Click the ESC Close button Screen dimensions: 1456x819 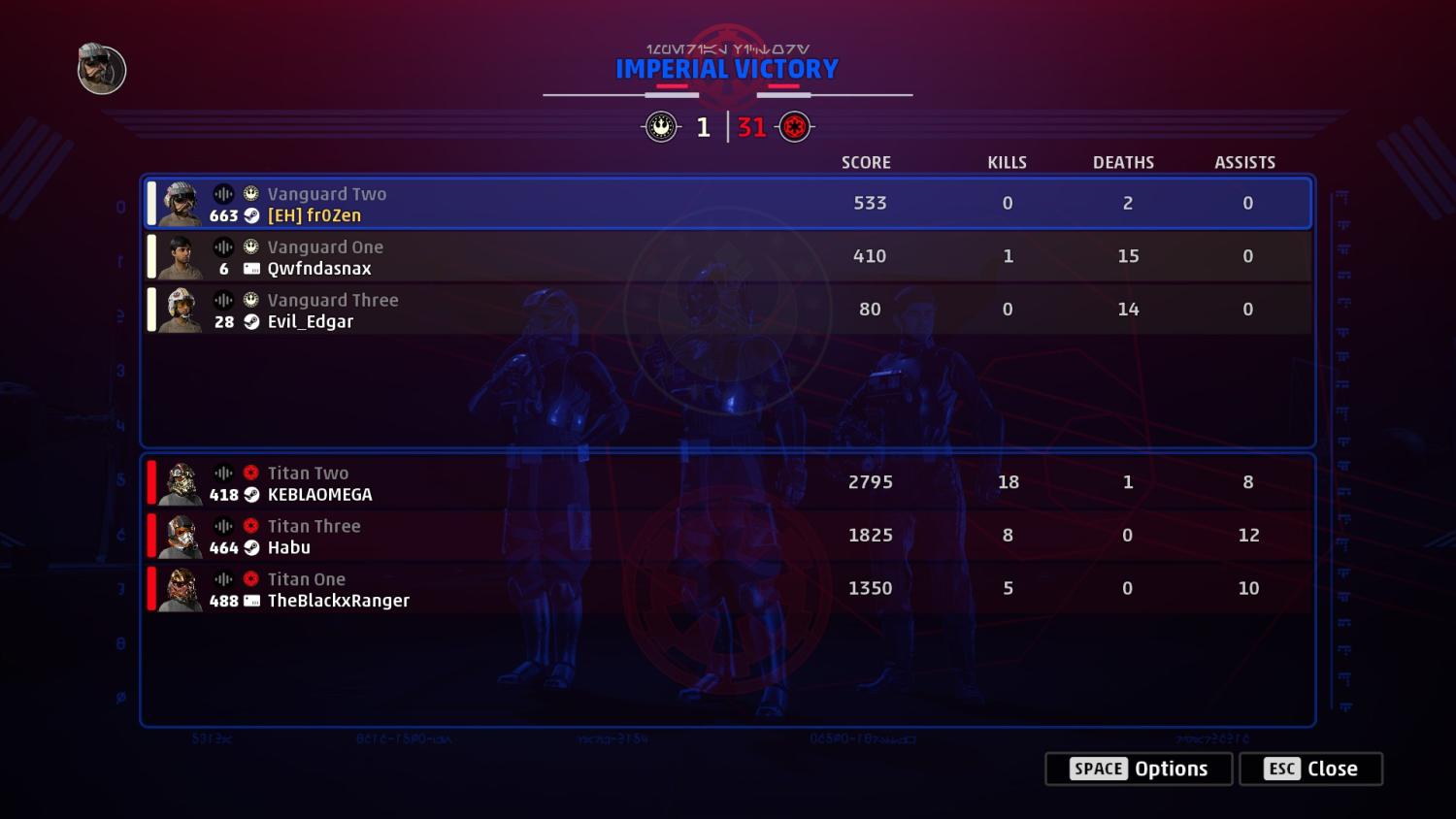1310,769
